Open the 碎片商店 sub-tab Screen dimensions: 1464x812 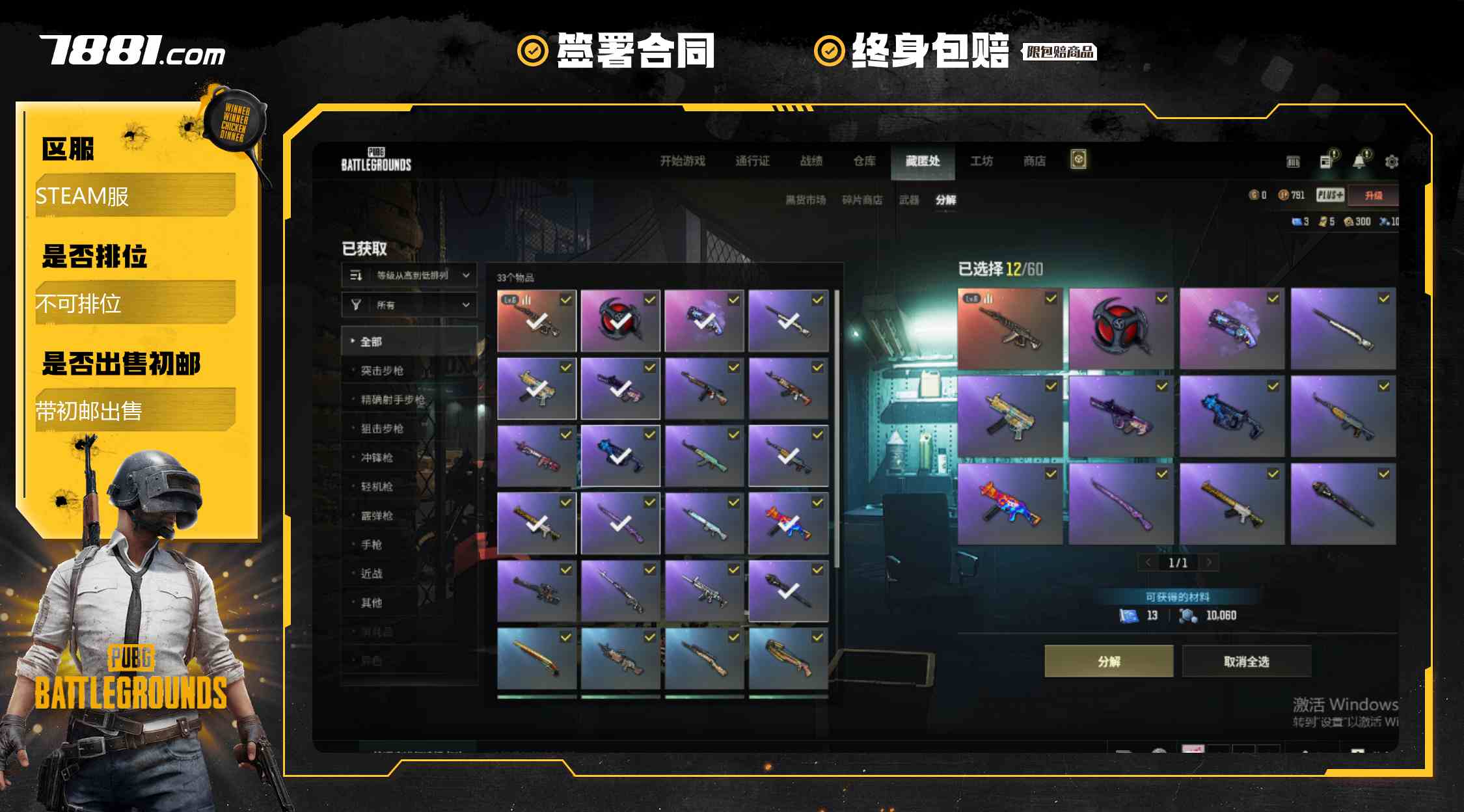pyautogui.click(x=862, y=200)
